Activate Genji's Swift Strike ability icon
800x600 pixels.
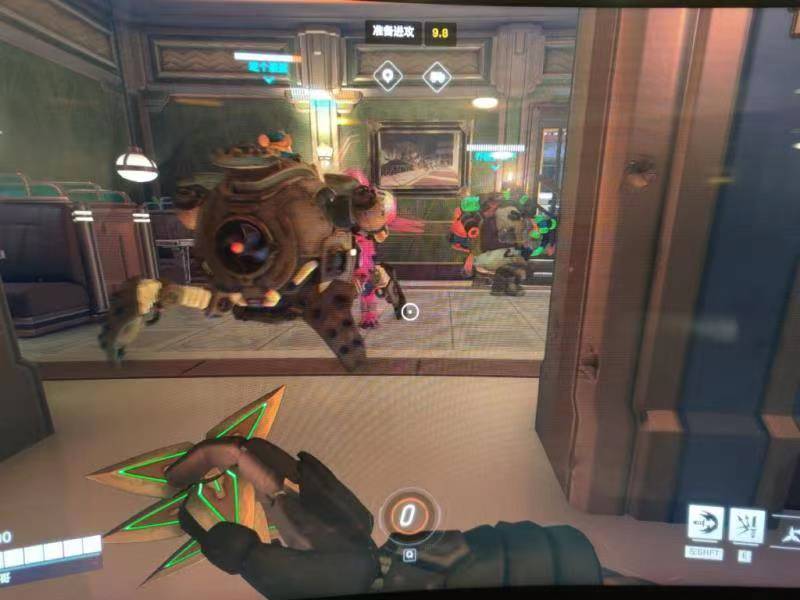(x=704, y=524)
